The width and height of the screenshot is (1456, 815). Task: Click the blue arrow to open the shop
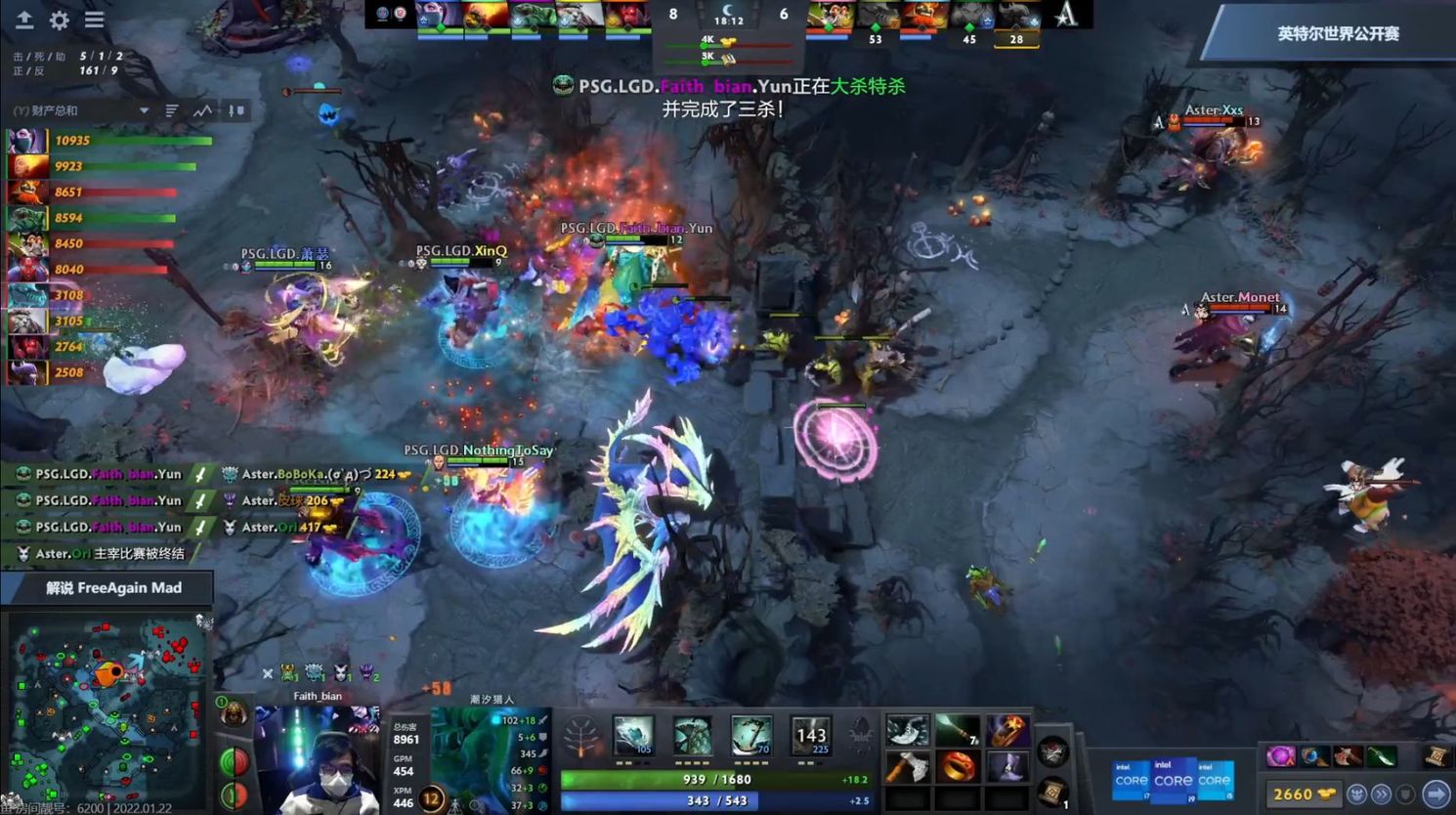click(1434, 794)
